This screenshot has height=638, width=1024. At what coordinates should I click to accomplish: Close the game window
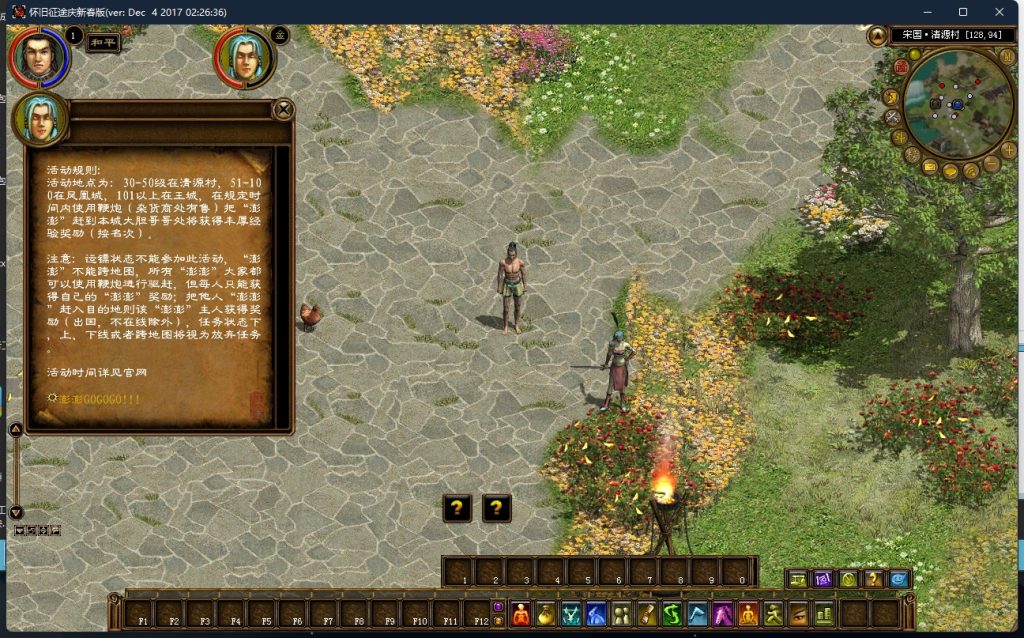[x=1000, y=12]
